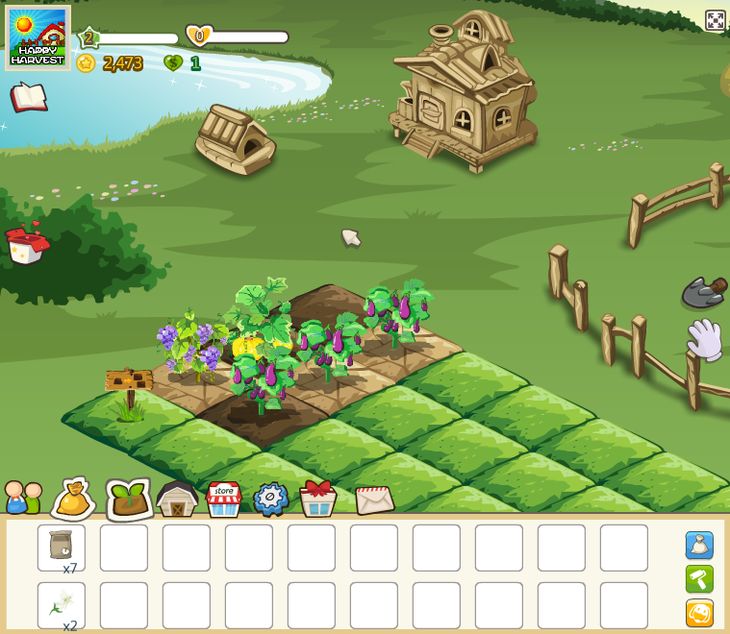Screen dimensions: 730x634
Task: Choose the shovel tool
Action: (x=703, y=293)
